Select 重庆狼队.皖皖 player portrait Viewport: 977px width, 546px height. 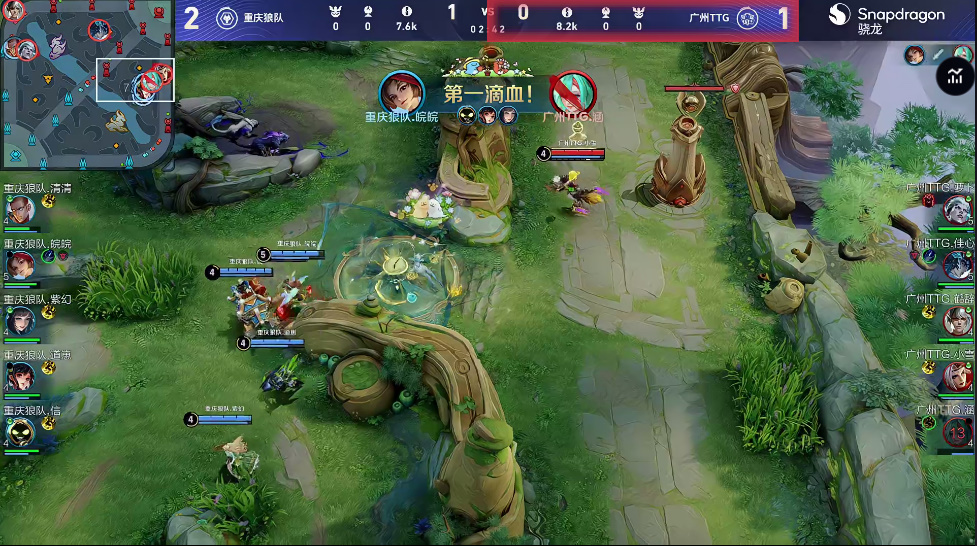(22, 265)
